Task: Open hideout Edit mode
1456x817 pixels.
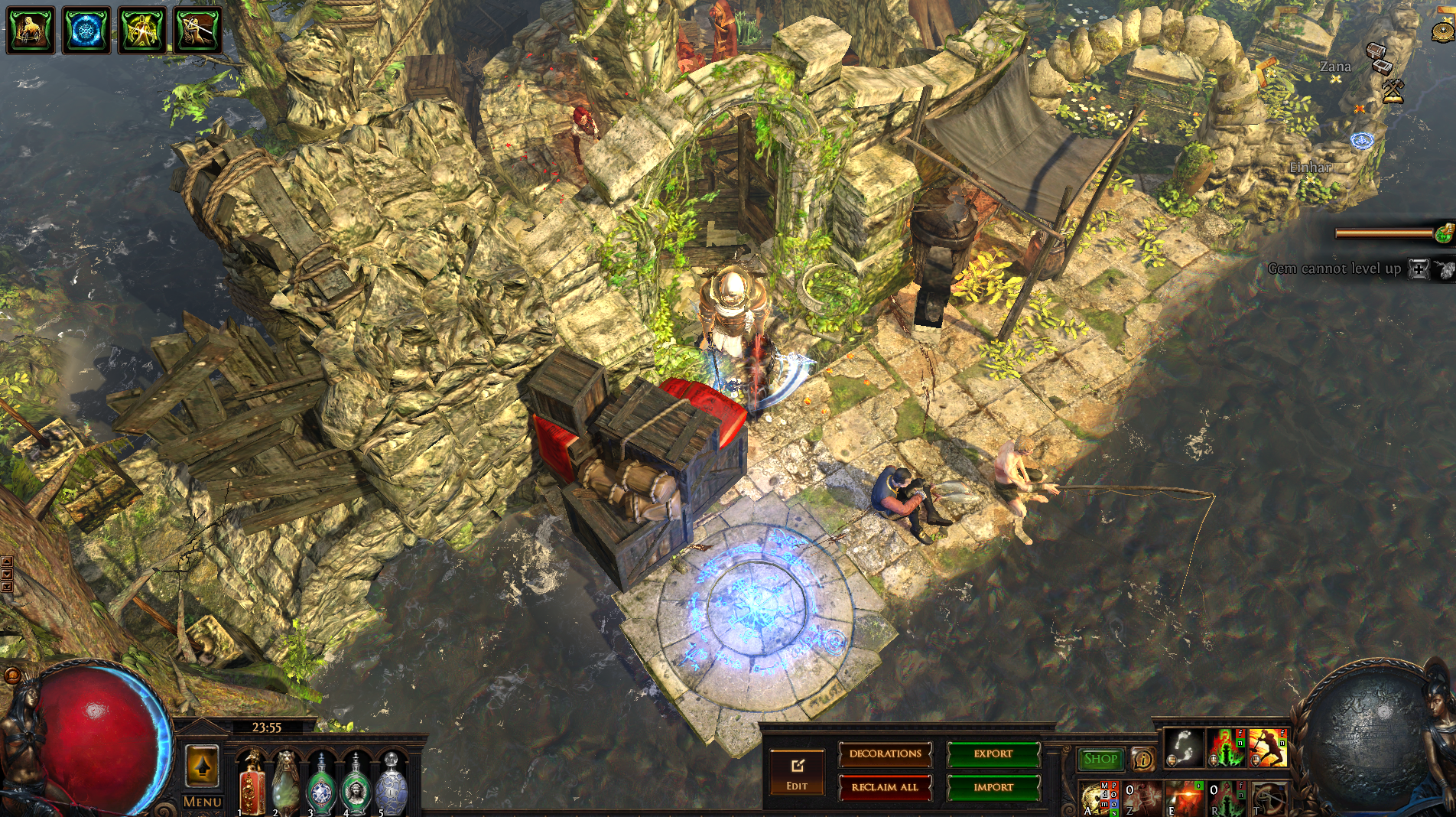Action: point(797,771)
